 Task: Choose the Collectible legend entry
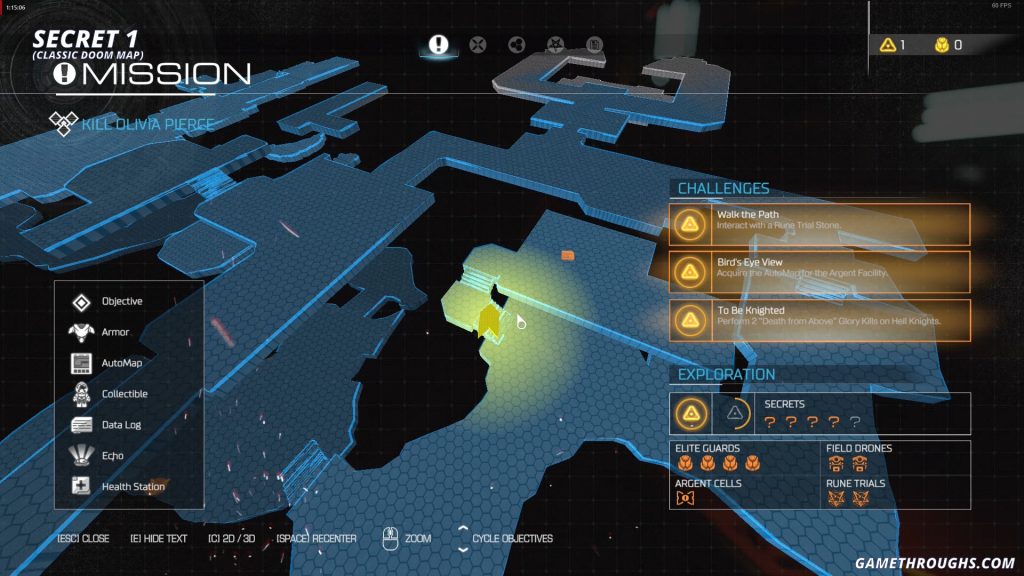tap(123, 394)
